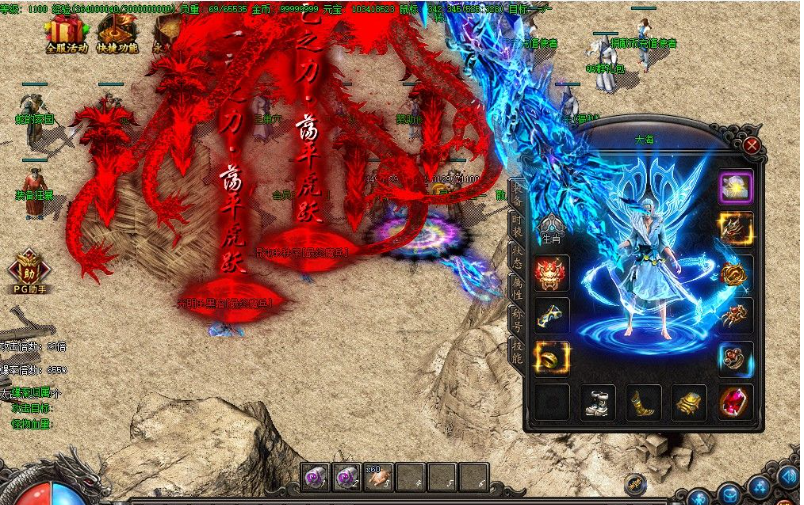
Task: Select the red demon mask equipment slot
Action: click(x=552, y=272)
